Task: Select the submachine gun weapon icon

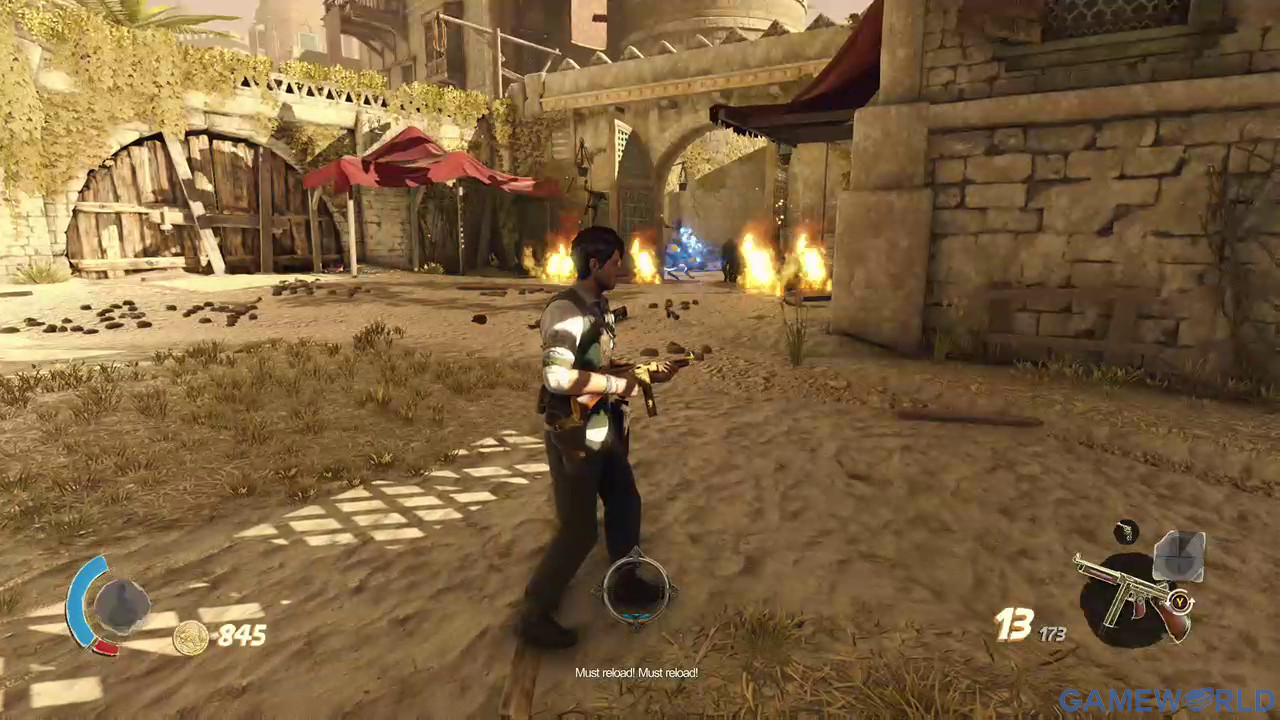Action: coord(1128,597)
